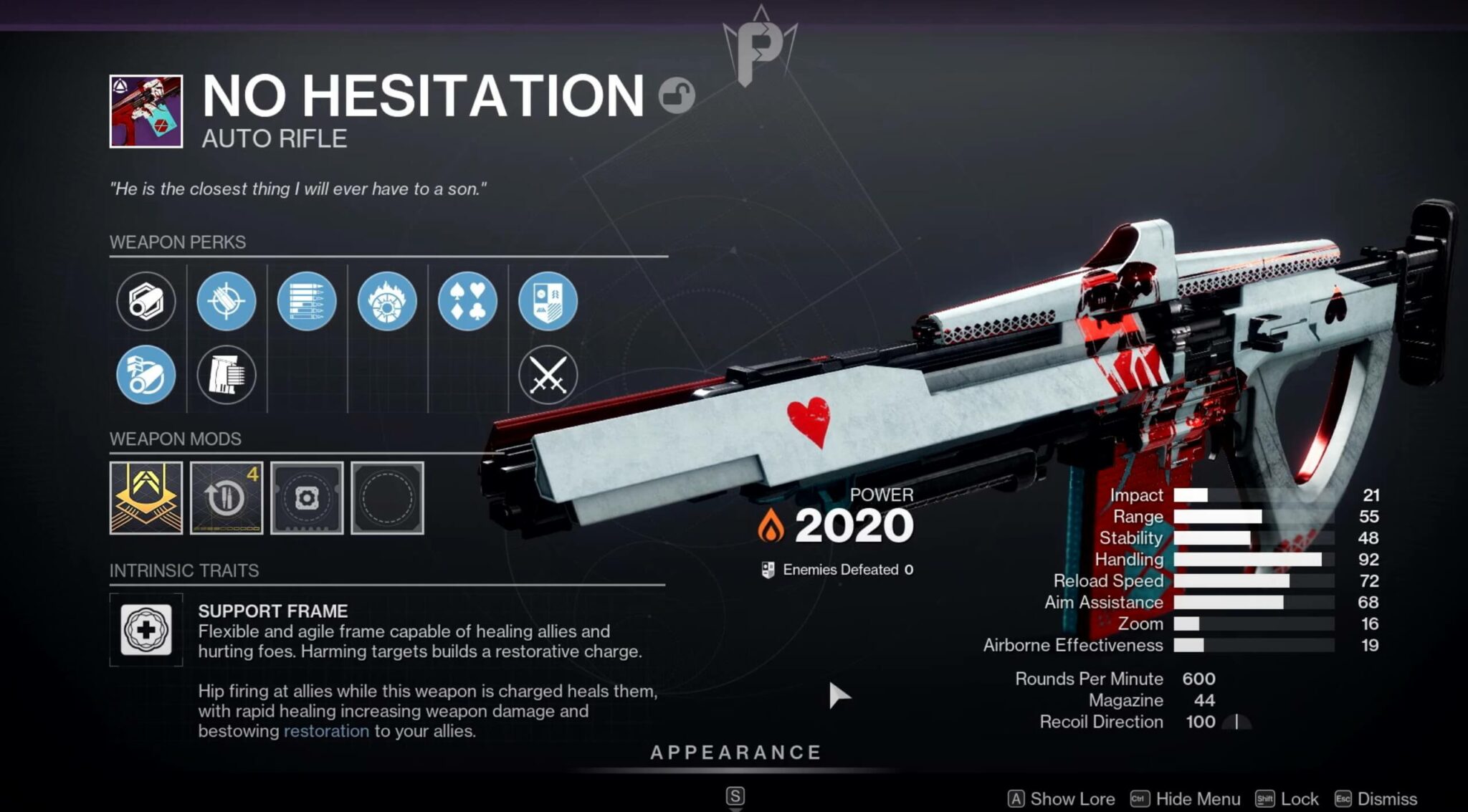
Task: Select the first barrel weapon perk icon
Action: pyautogui.click(x=146, y=302)
